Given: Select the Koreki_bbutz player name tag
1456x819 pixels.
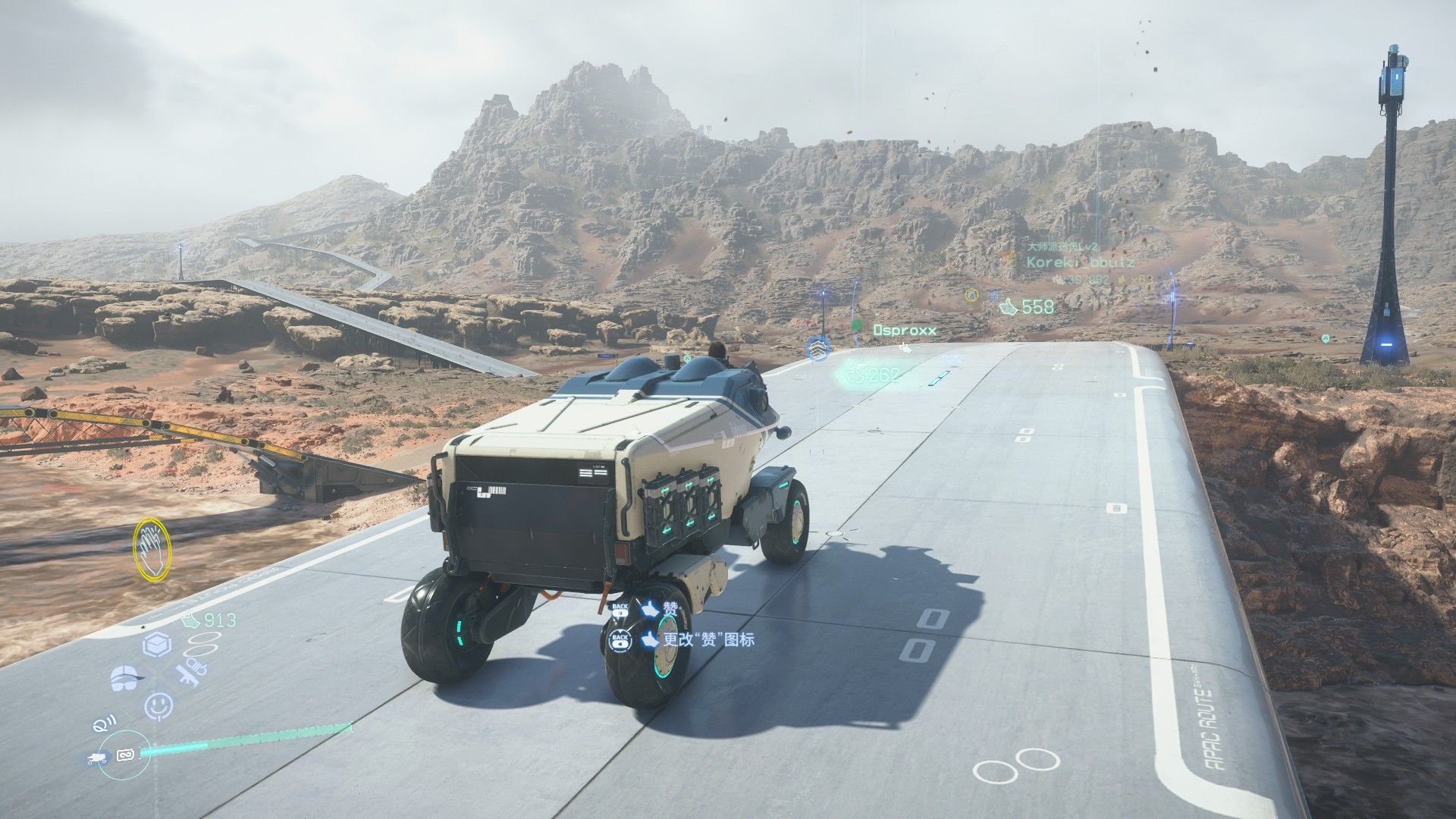Looking at the screenshot, I should pyautogui.click(x=1080, y=262).
